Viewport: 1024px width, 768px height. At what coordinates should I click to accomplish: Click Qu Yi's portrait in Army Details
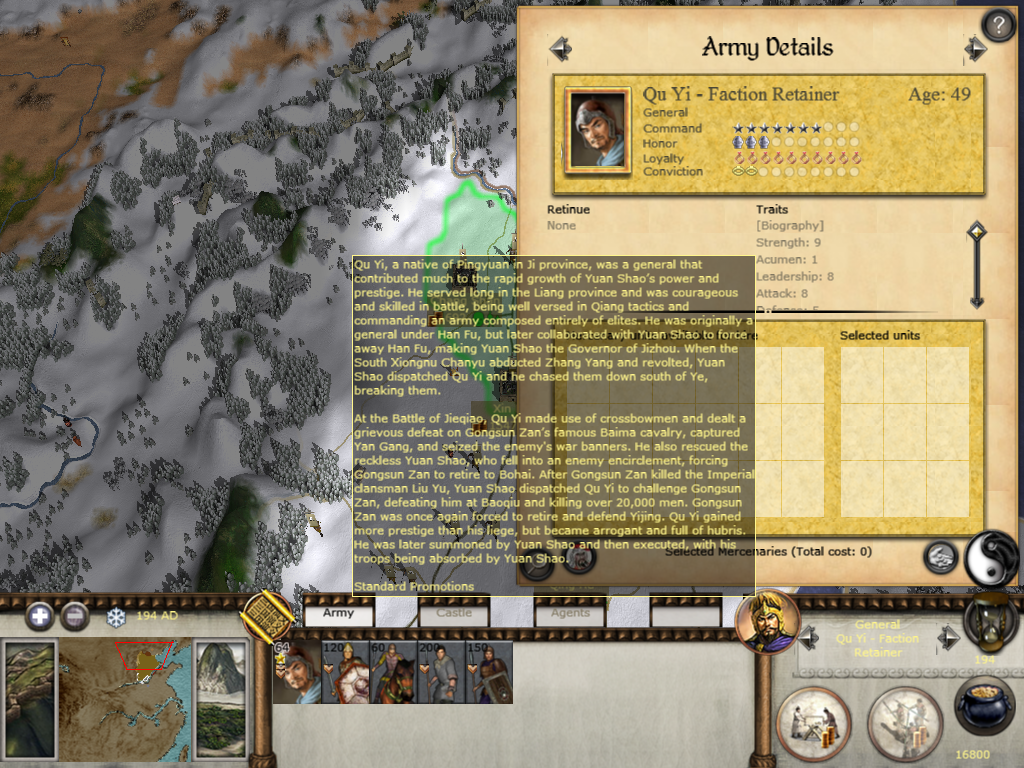click(597, 132)
